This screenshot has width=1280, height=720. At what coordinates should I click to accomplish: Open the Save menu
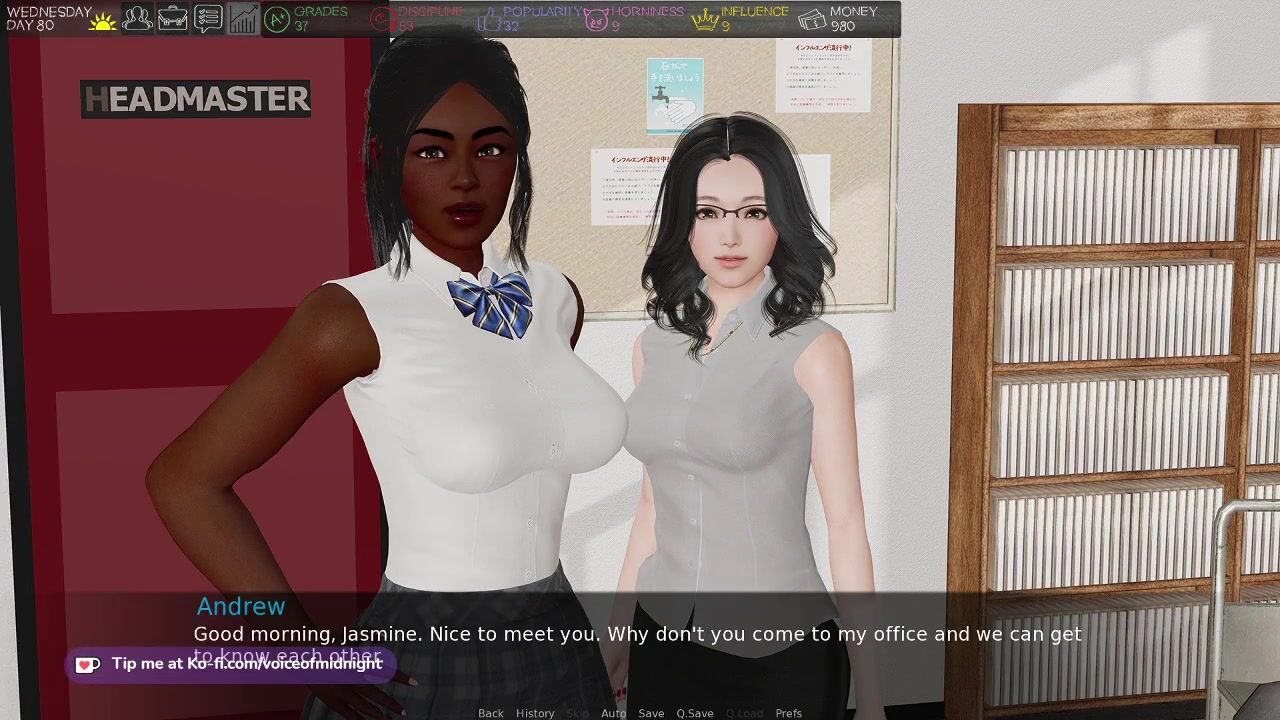(651, 713)
